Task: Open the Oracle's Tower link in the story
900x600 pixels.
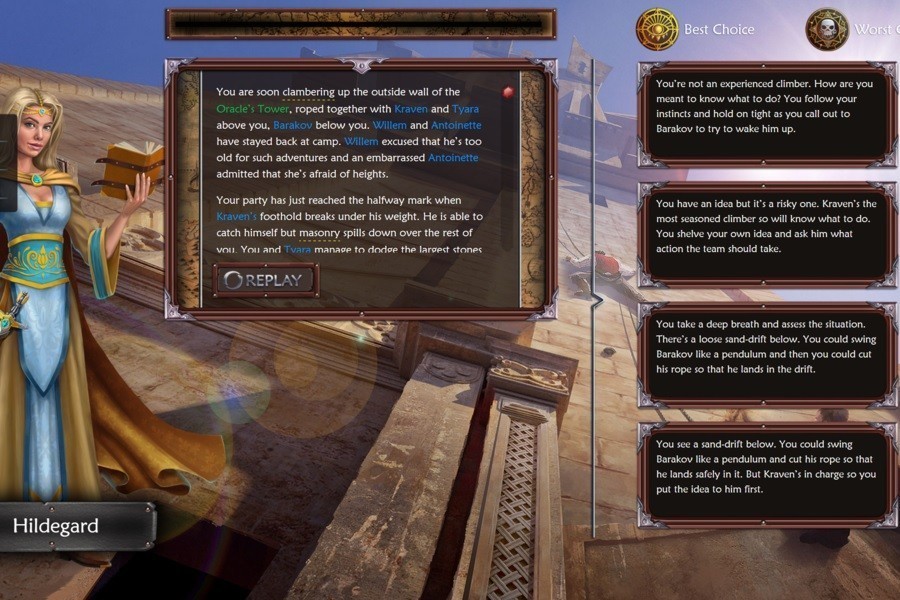Action: click(253, 108)
